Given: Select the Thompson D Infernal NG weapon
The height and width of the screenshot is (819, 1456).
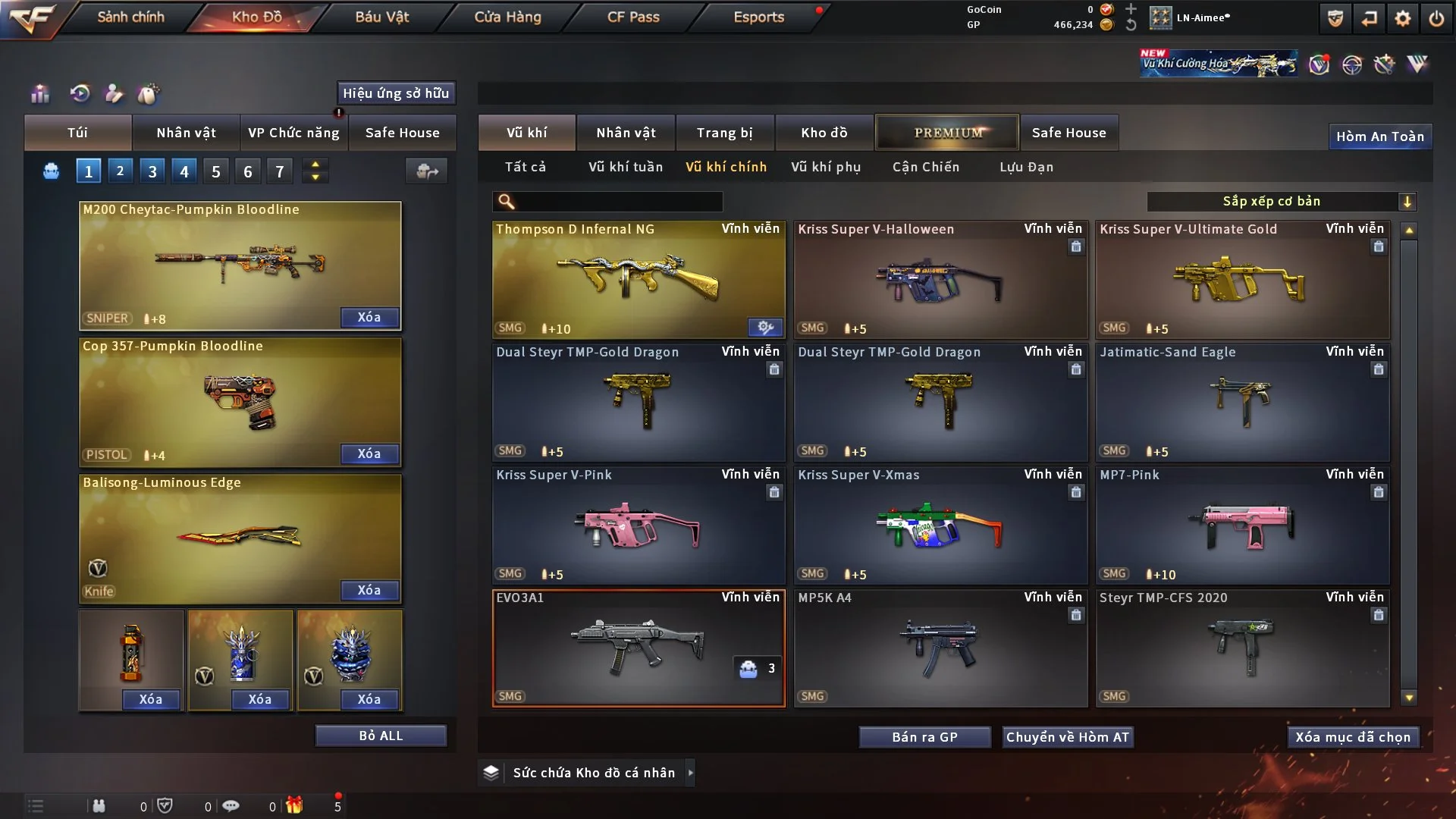Looking at the screenshot, I should 638,281.
